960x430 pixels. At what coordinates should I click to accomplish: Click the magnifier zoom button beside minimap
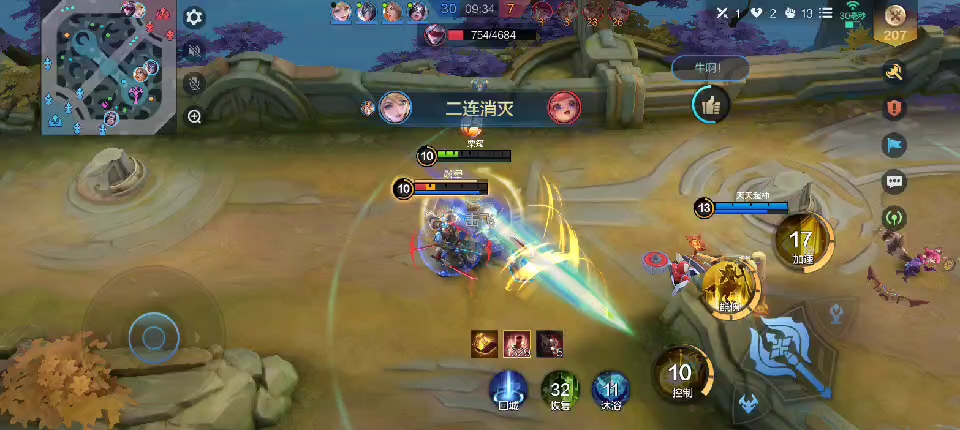pos(194,116)
